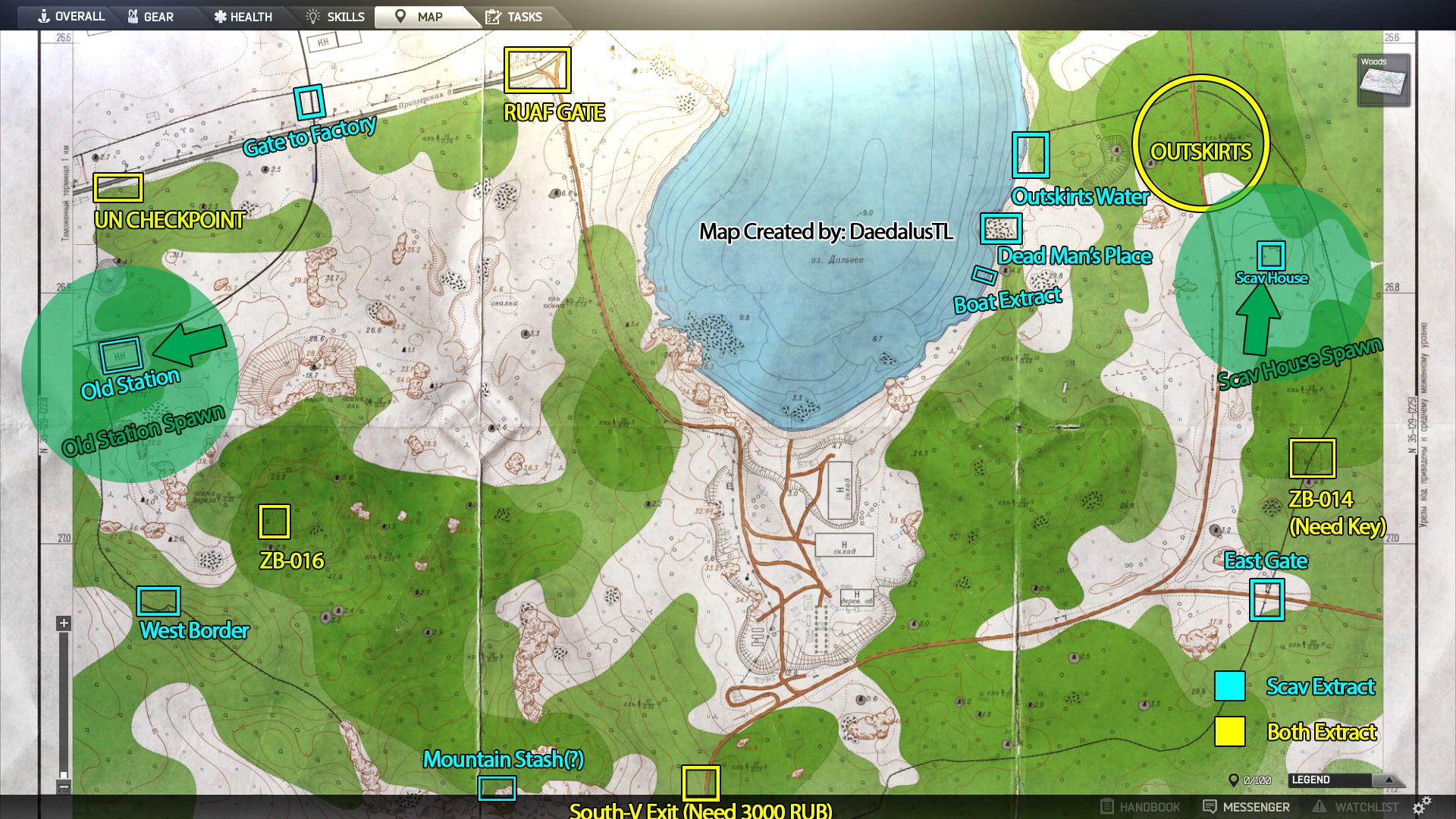Viewport: 1456px width, 819px height.
Task: Click the map pin icon on the MAP tab
Action: click(400, 16)
